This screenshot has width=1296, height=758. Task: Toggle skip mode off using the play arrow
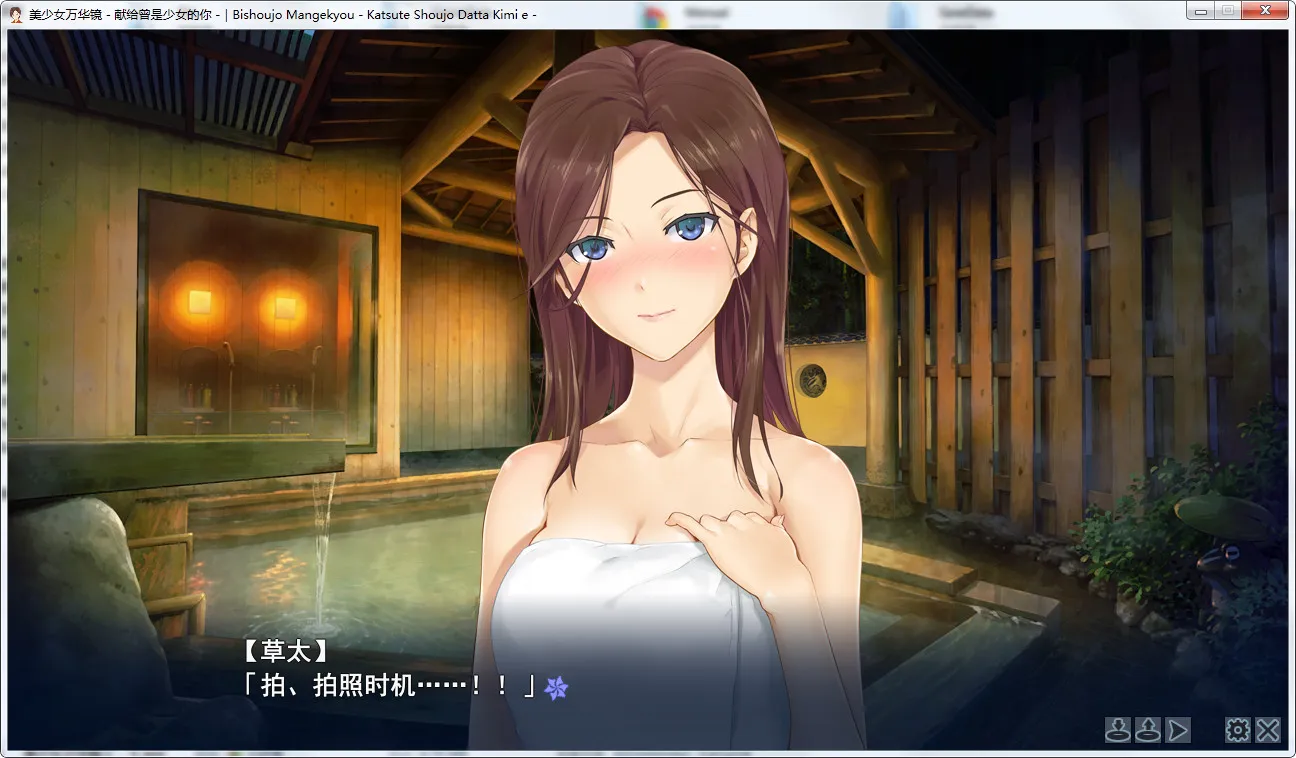1177,730
